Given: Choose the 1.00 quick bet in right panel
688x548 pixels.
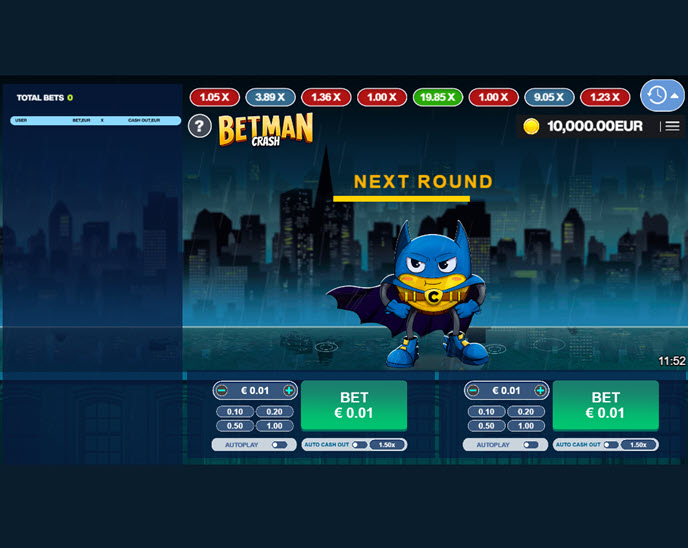Looking at the screenshot, I should (525, 426).
